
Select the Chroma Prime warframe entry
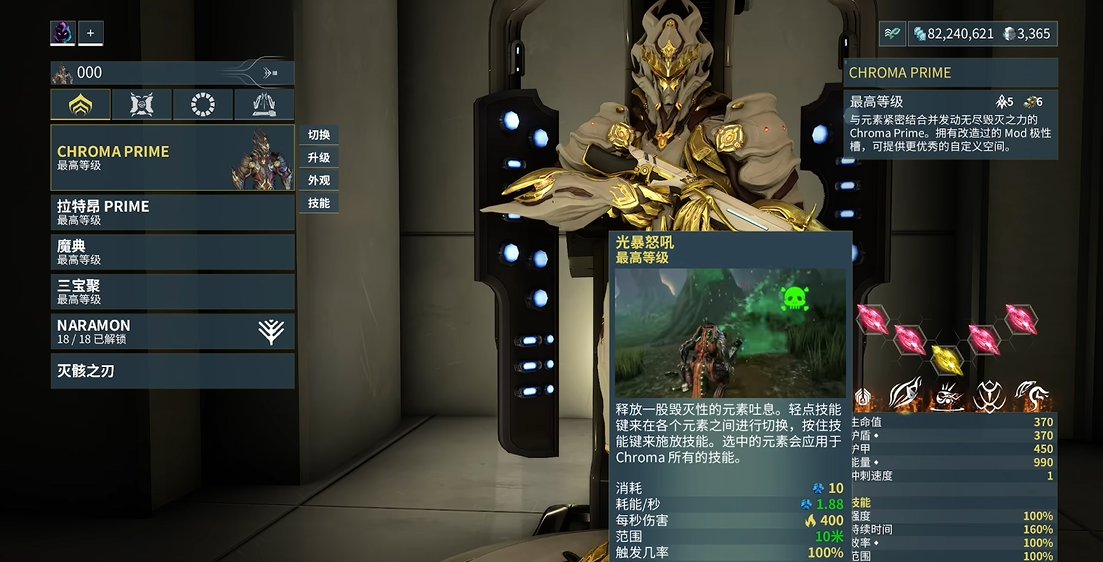click(x=172, y=158)
